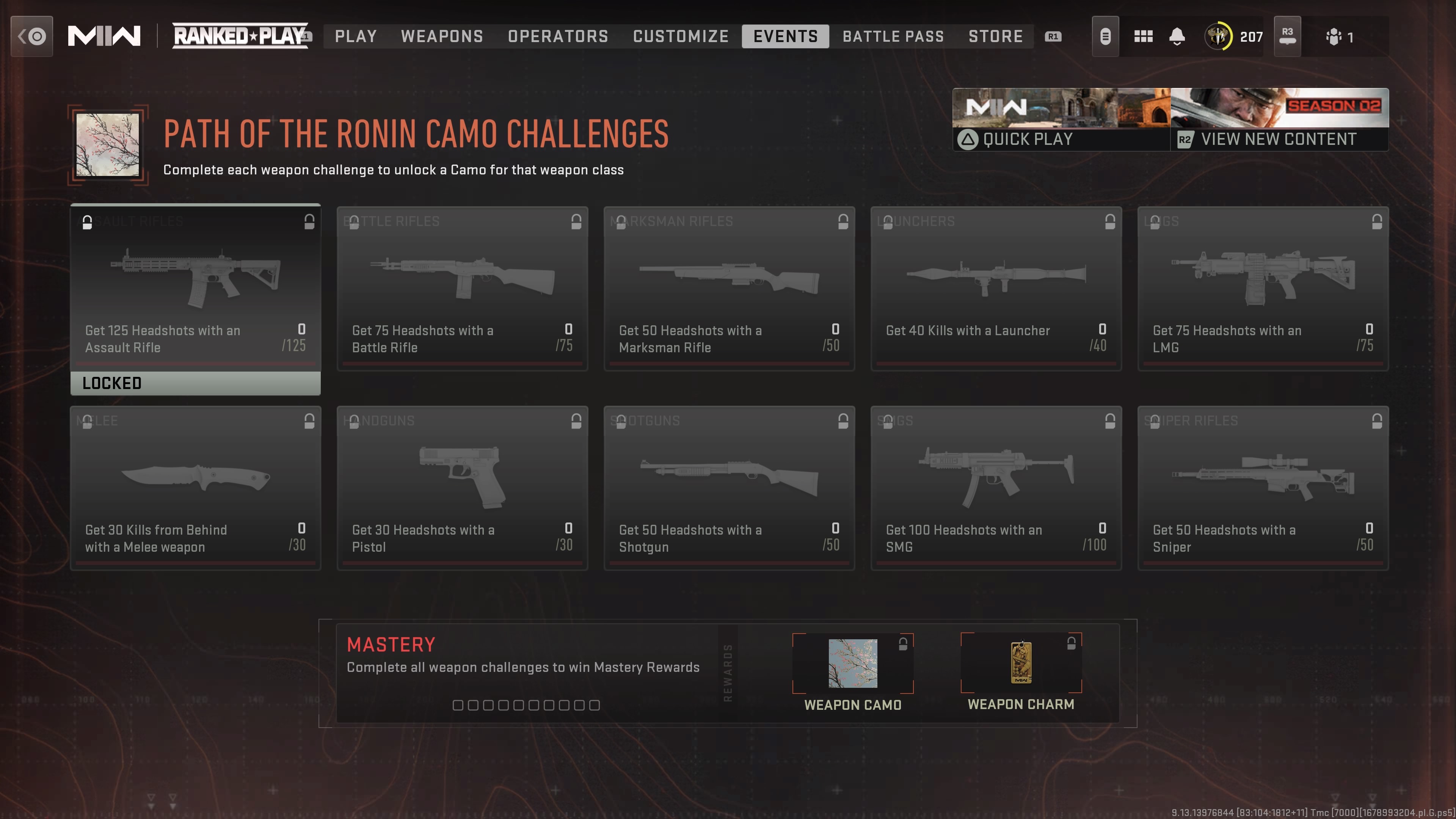Image resolution: width=1456 pixels, height=819 pixels.
Task: Click the lock on the Snipers challenge card
Action: (1376, 421)
